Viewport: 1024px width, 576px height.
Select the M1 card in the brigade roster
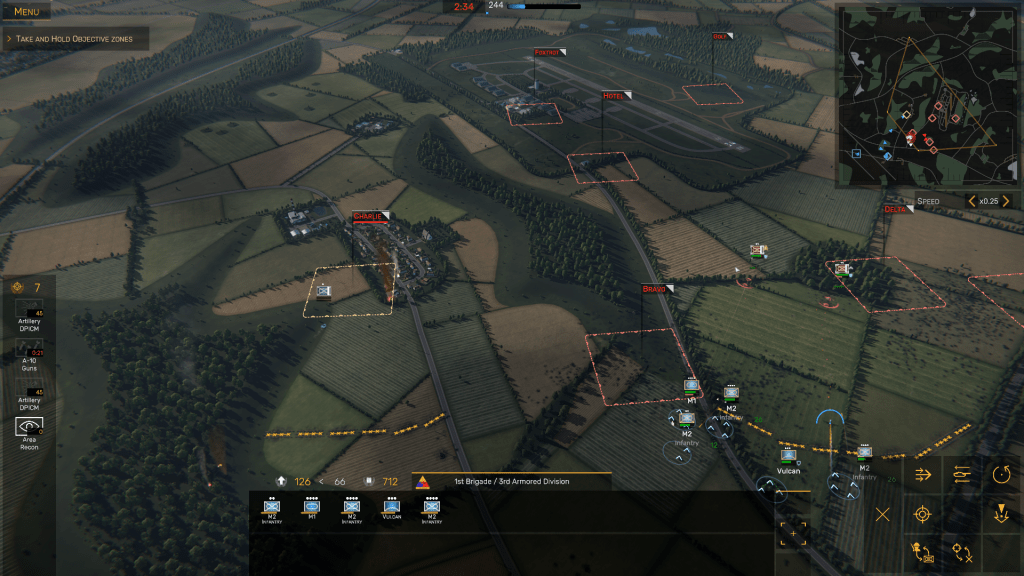click(312, 508)
